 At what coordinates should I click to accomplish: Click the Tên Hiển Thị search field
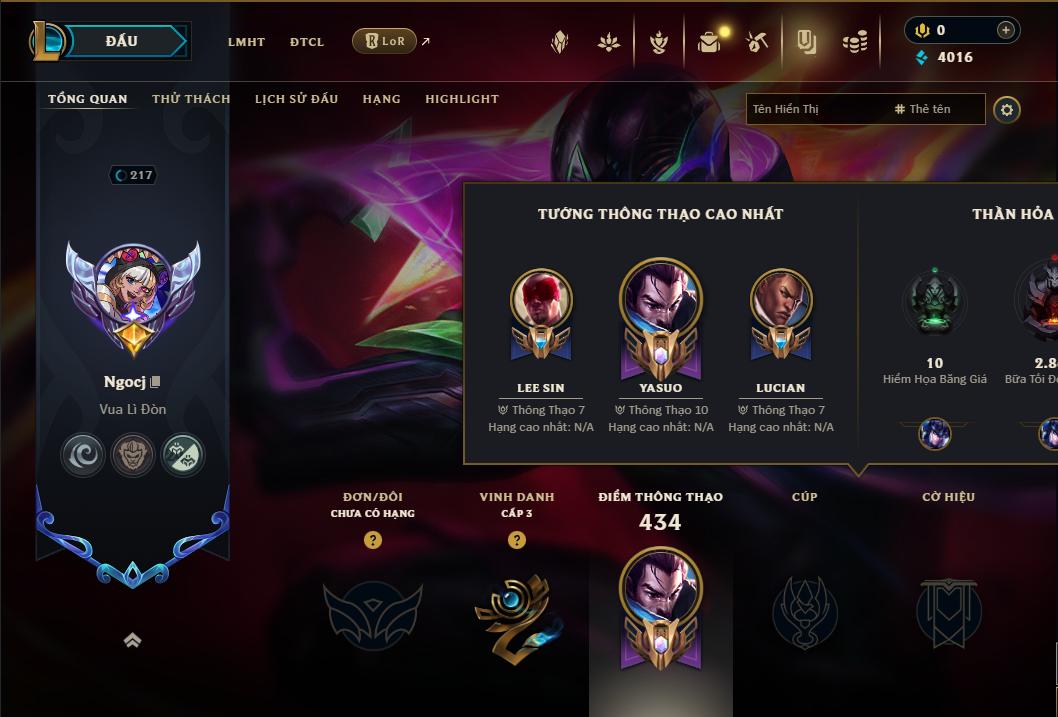pyautogui.click(x=815, y=109)
